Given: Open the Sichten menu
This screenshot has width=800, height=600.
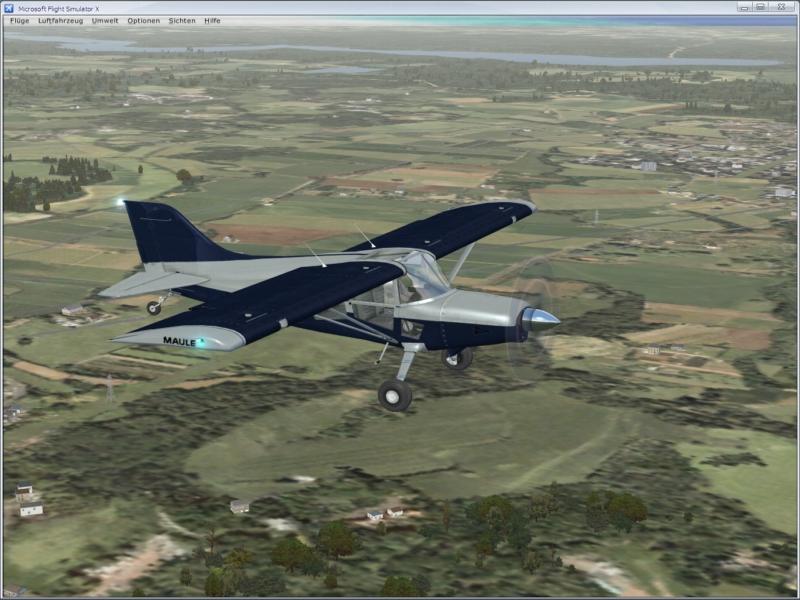Looking at the screenshot, I should [182, 20].
